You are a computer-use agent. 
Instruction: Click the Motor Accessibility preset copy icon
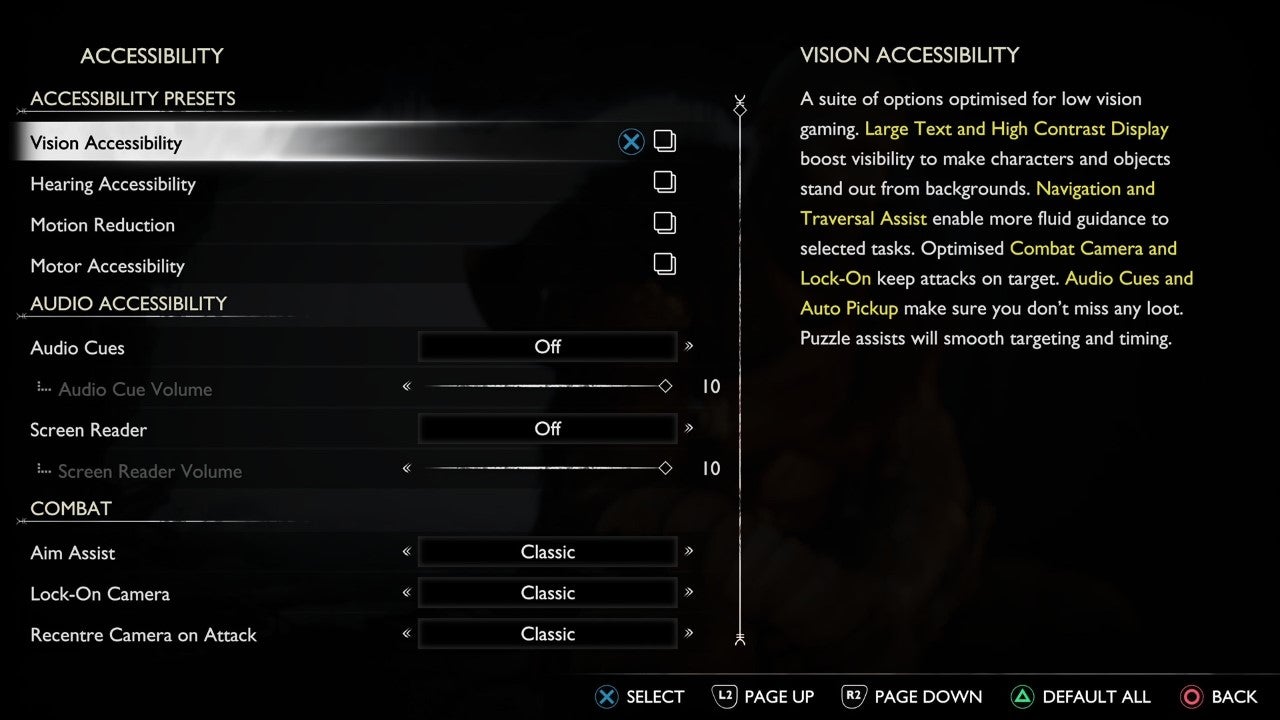[x=665, y=264]
